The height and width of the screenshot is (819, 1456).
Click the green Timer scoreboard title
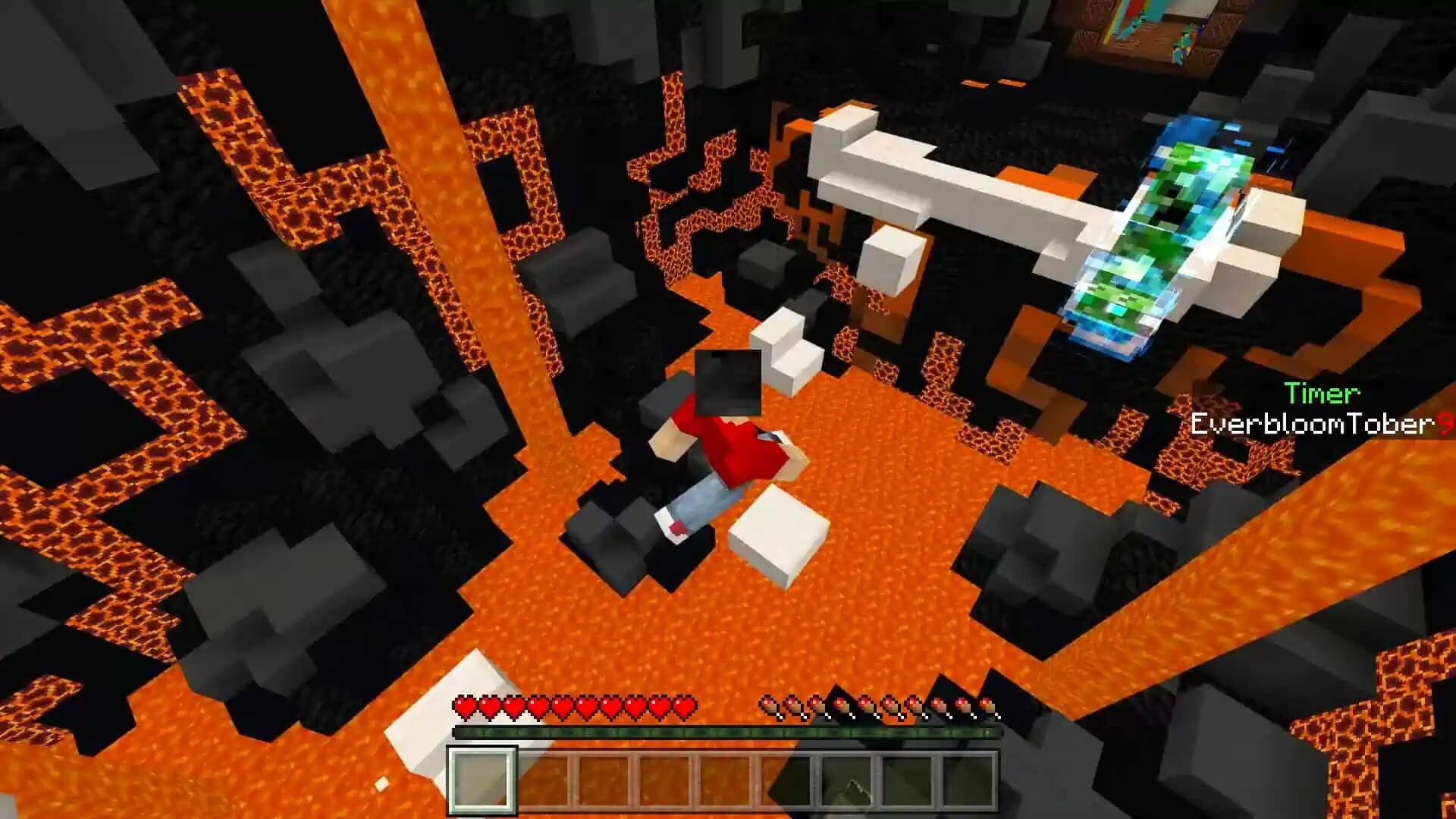(1322, 394)
